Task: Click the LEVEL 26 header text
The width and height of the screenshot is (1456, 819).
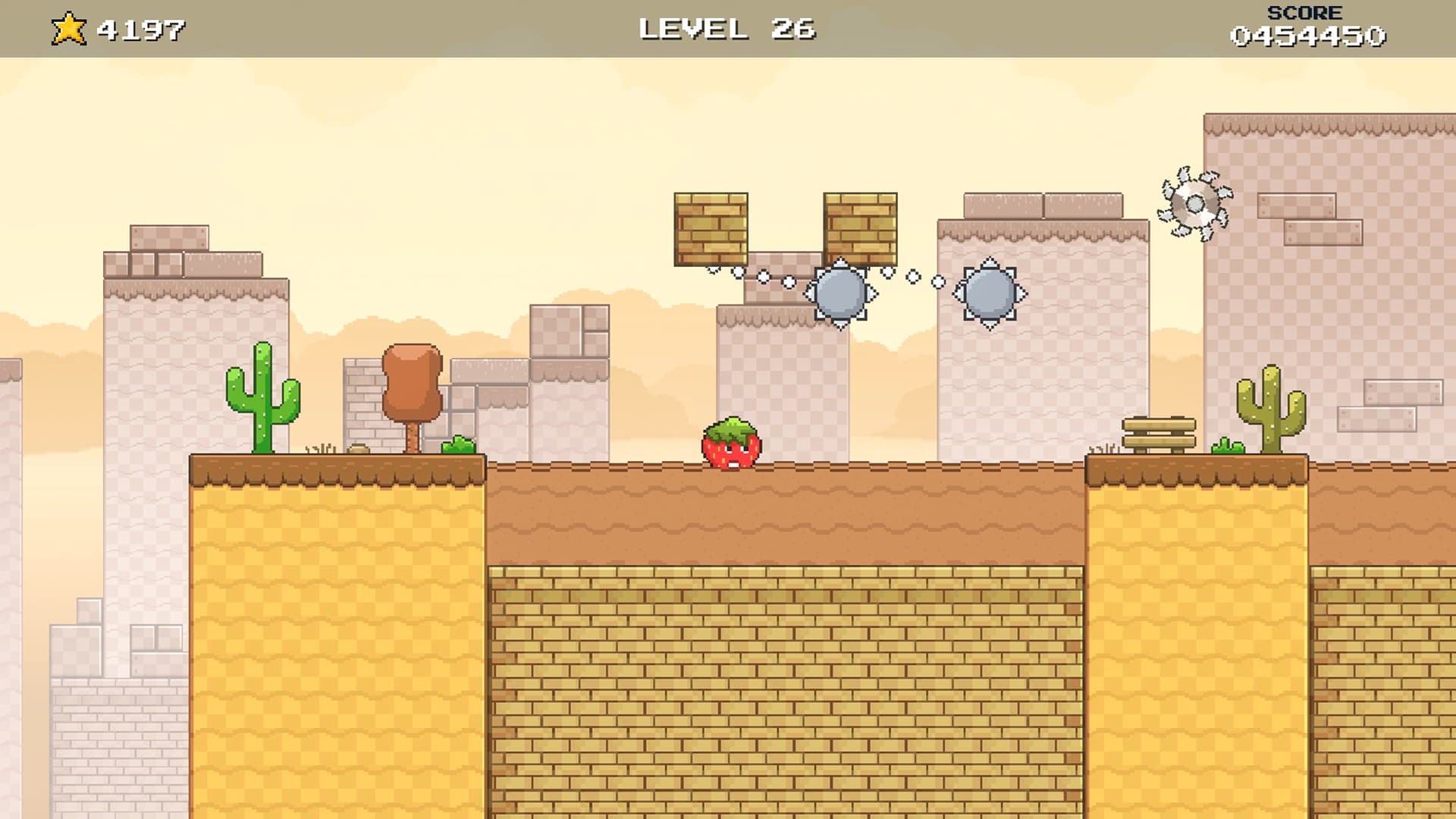Action: (726, 28)
